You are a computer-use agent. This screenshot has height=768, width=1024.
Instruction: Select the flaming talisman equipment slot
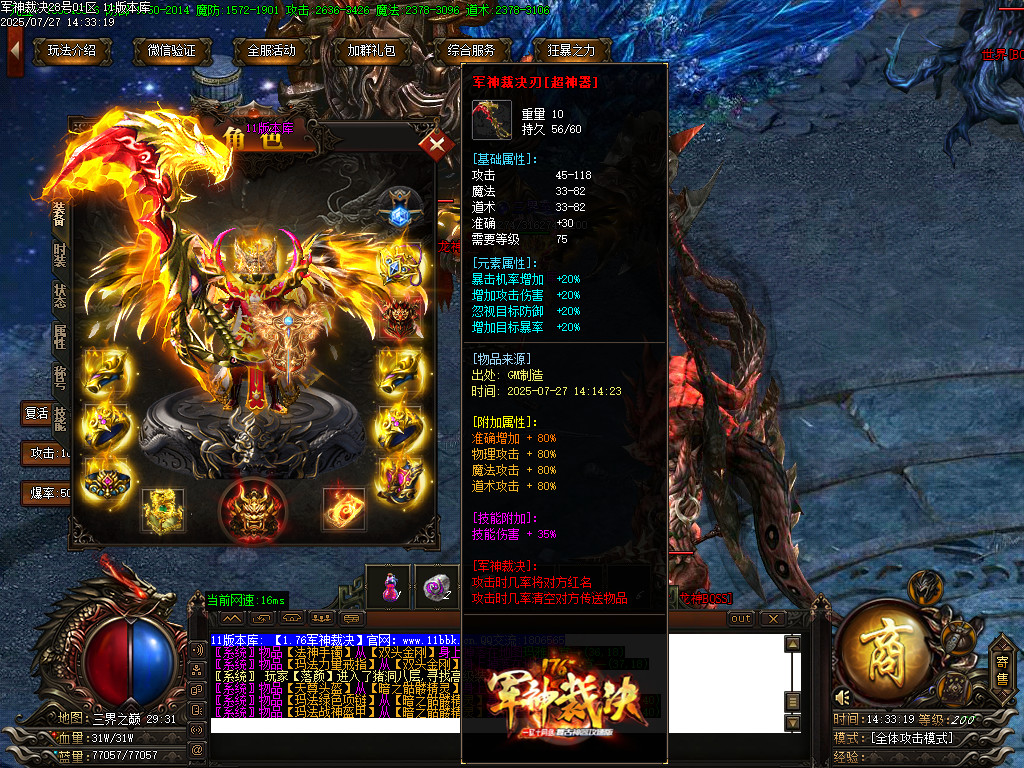point(343,510)
